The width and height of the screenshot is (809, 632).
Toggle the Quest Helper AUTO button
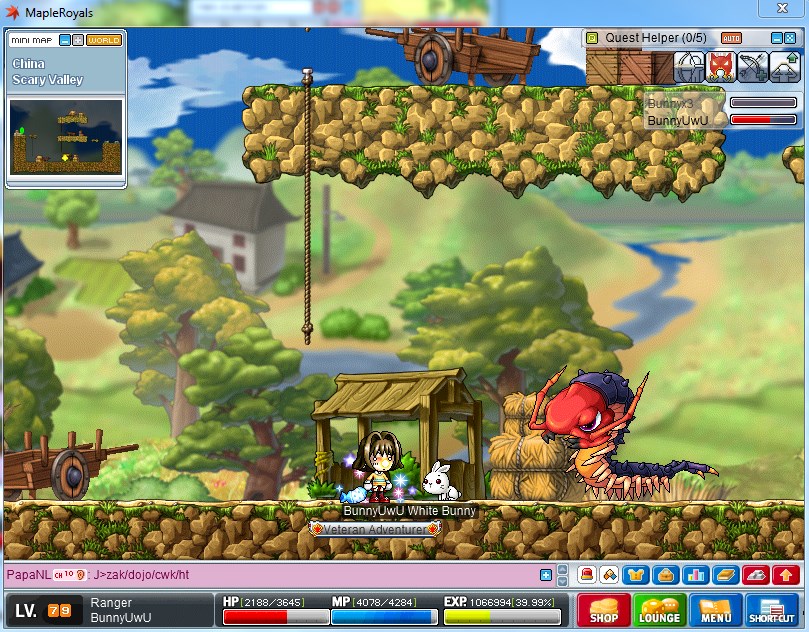click(x=731, y=38)
